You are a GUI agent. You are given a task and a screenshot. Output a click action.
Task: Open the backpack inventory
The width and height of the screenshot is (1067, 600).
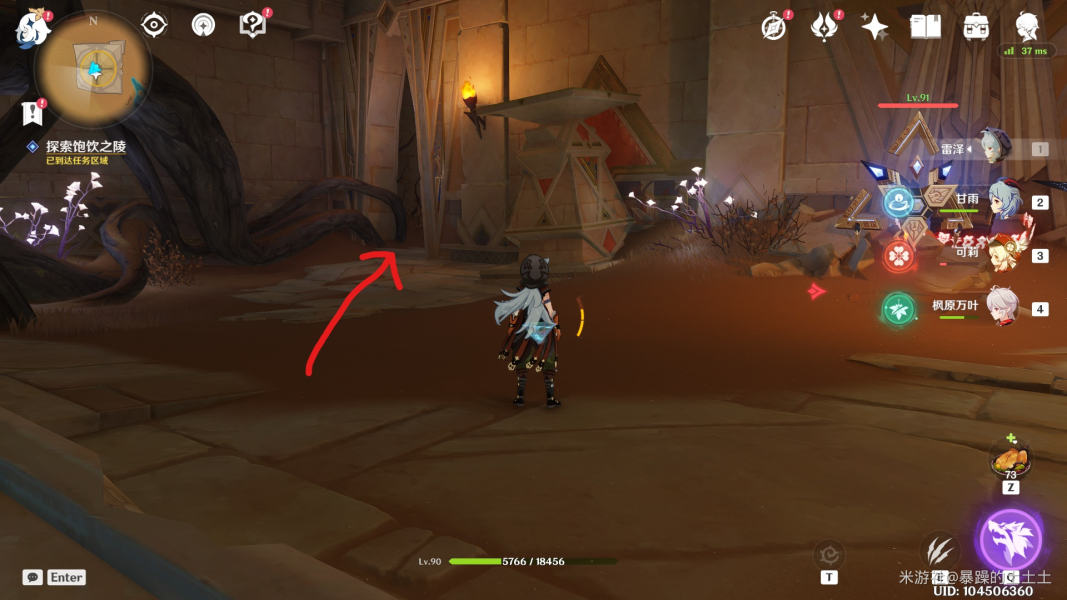977,27
